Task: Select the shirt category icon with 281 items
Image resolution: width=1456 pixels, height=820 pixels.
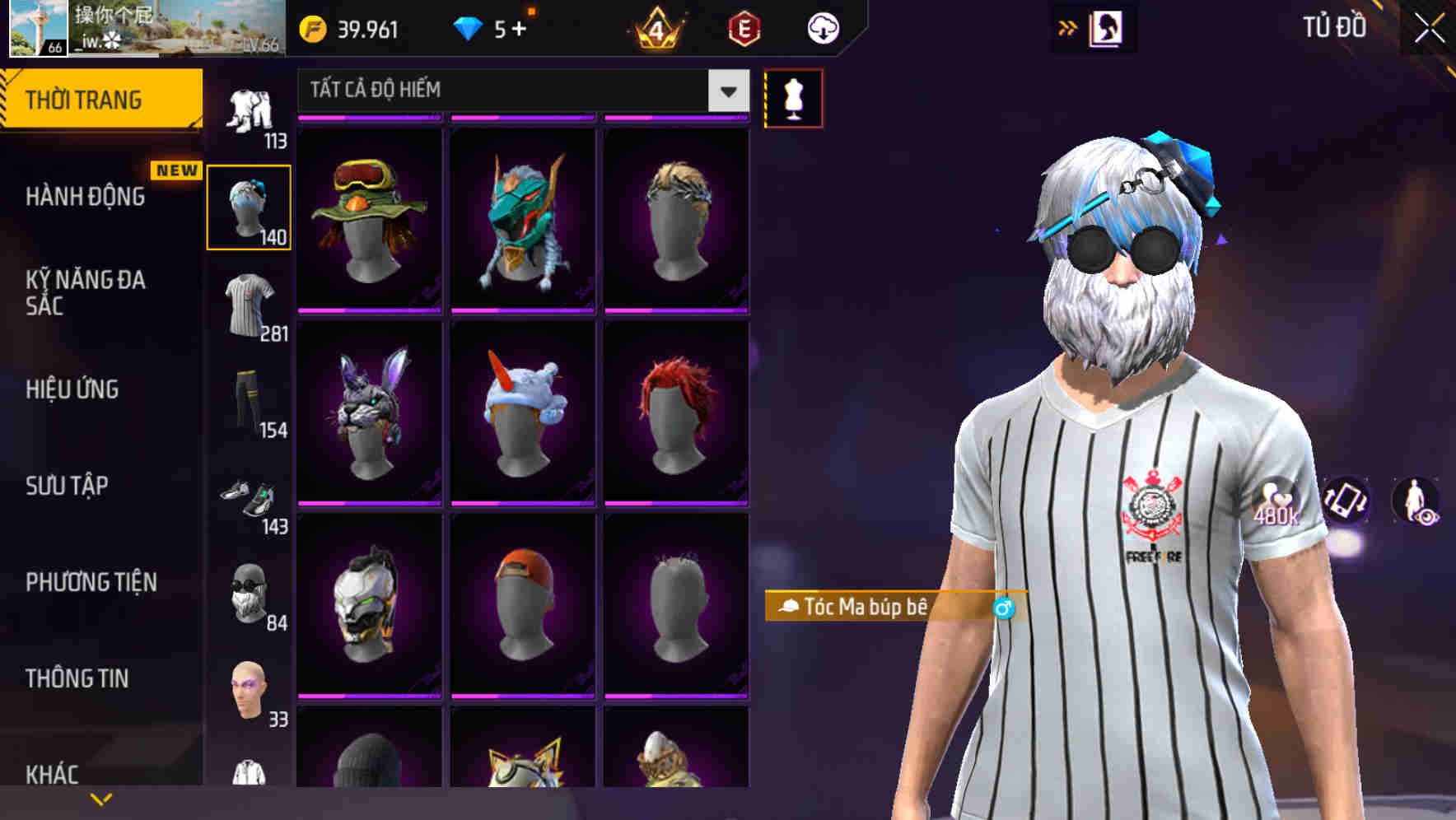Action: pyautogui.click(x=250, y=305)
